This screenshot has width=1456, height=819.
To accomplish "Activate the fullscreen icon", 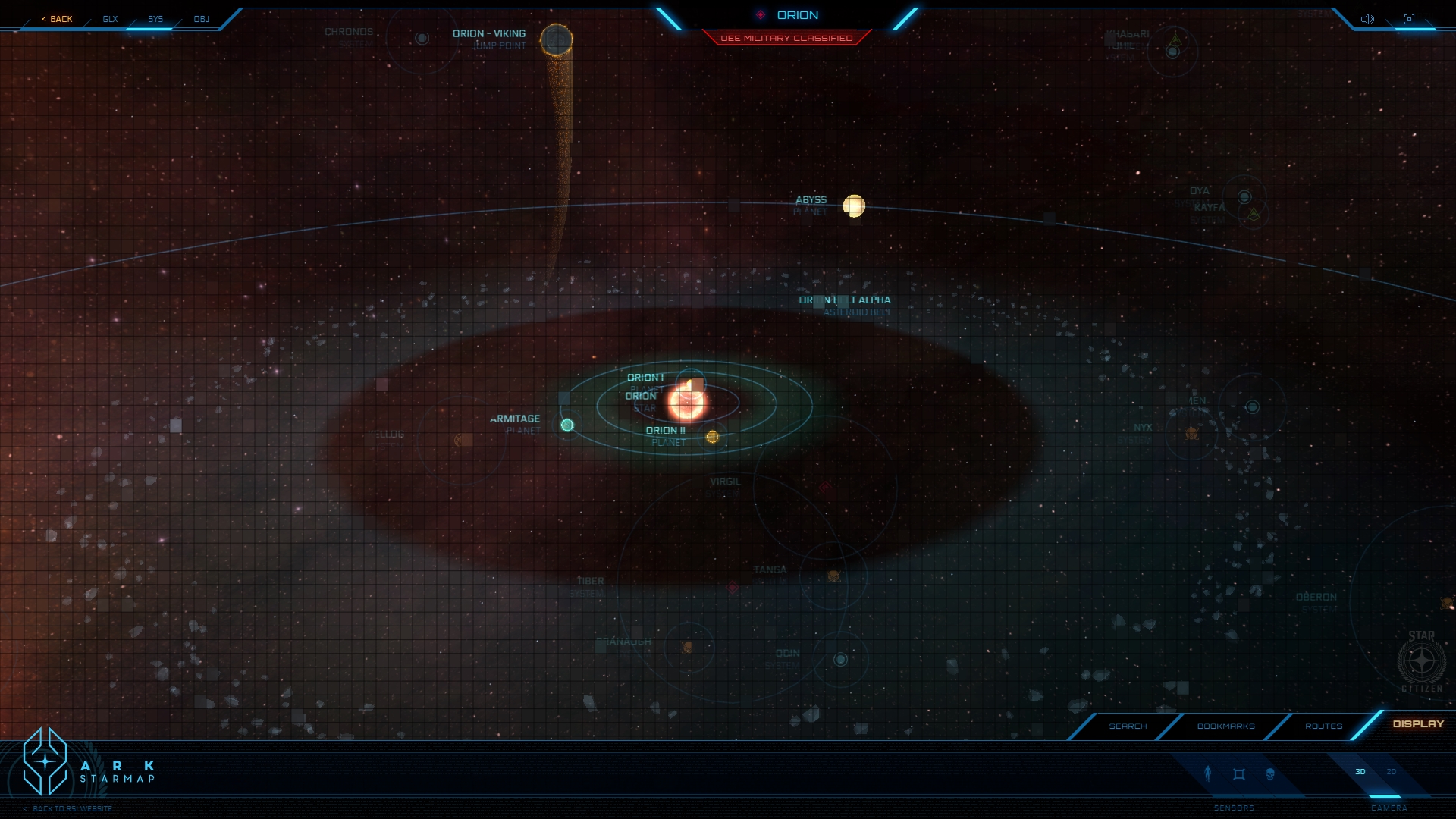I will click(1409, 19).
